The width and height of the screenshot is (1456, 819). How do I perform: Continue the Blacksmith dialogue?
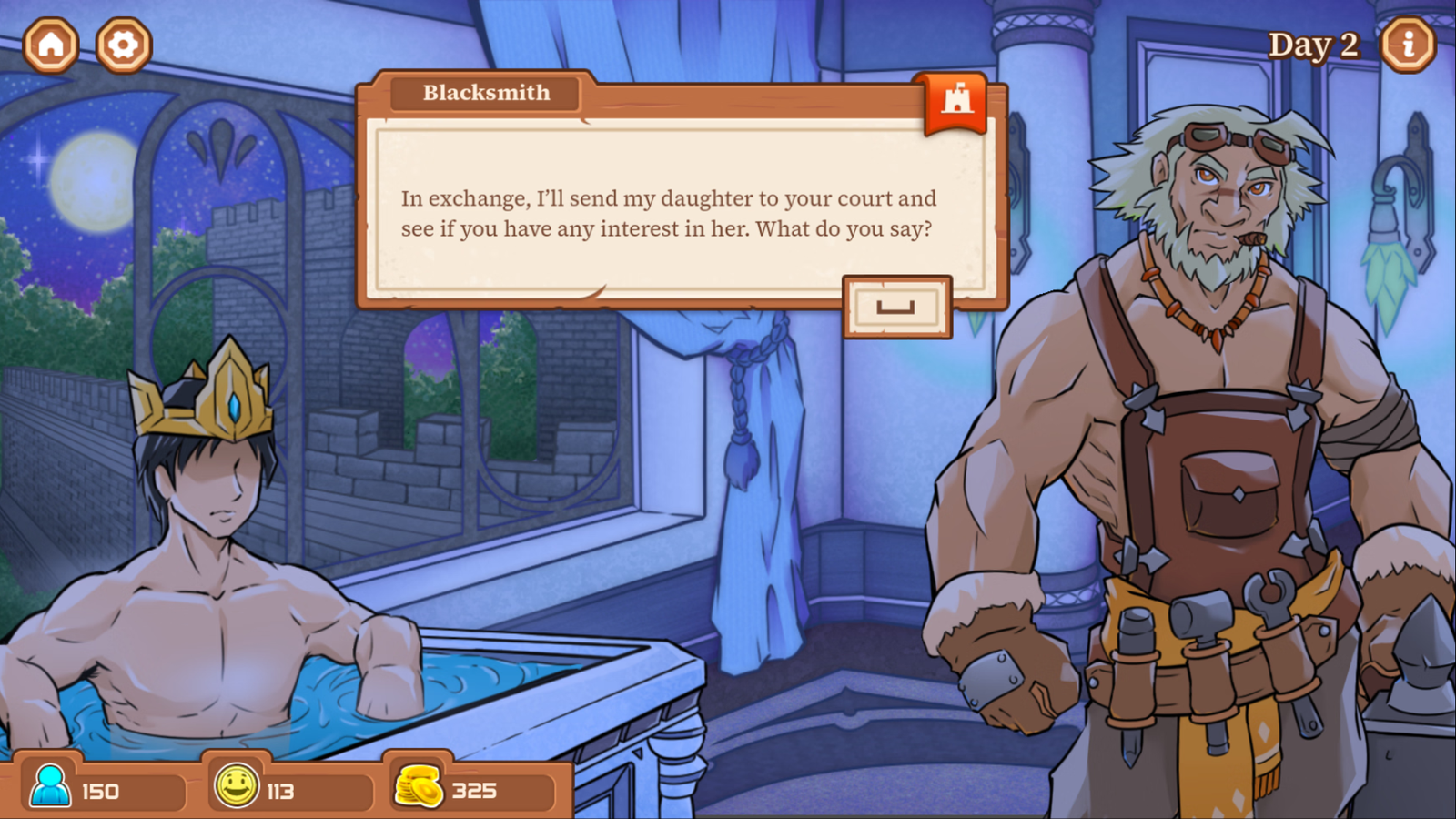tap(896, 307)
